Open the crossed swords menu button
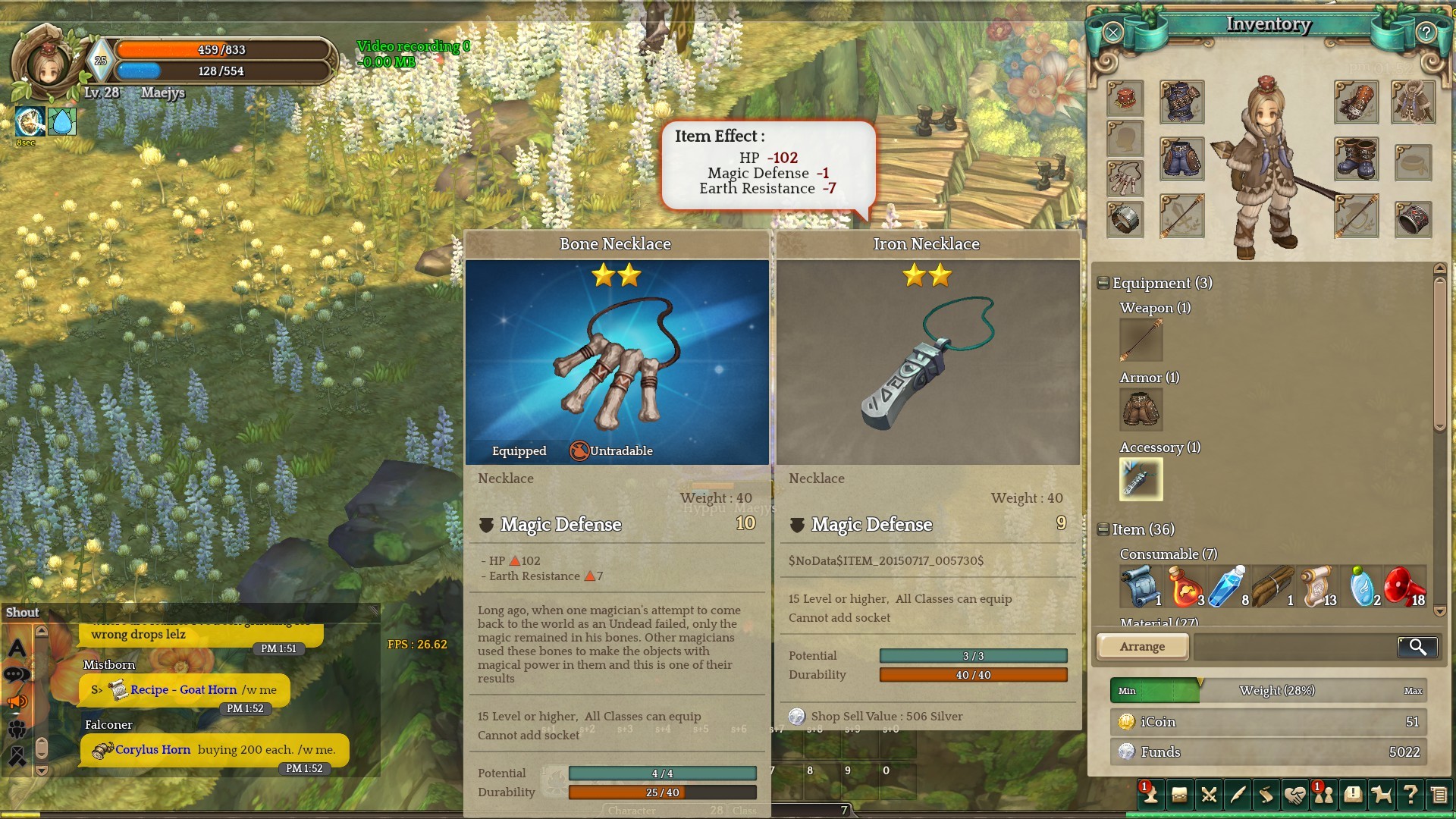The height and width of the screenshot is (819, 1456). coord(1209,795)
